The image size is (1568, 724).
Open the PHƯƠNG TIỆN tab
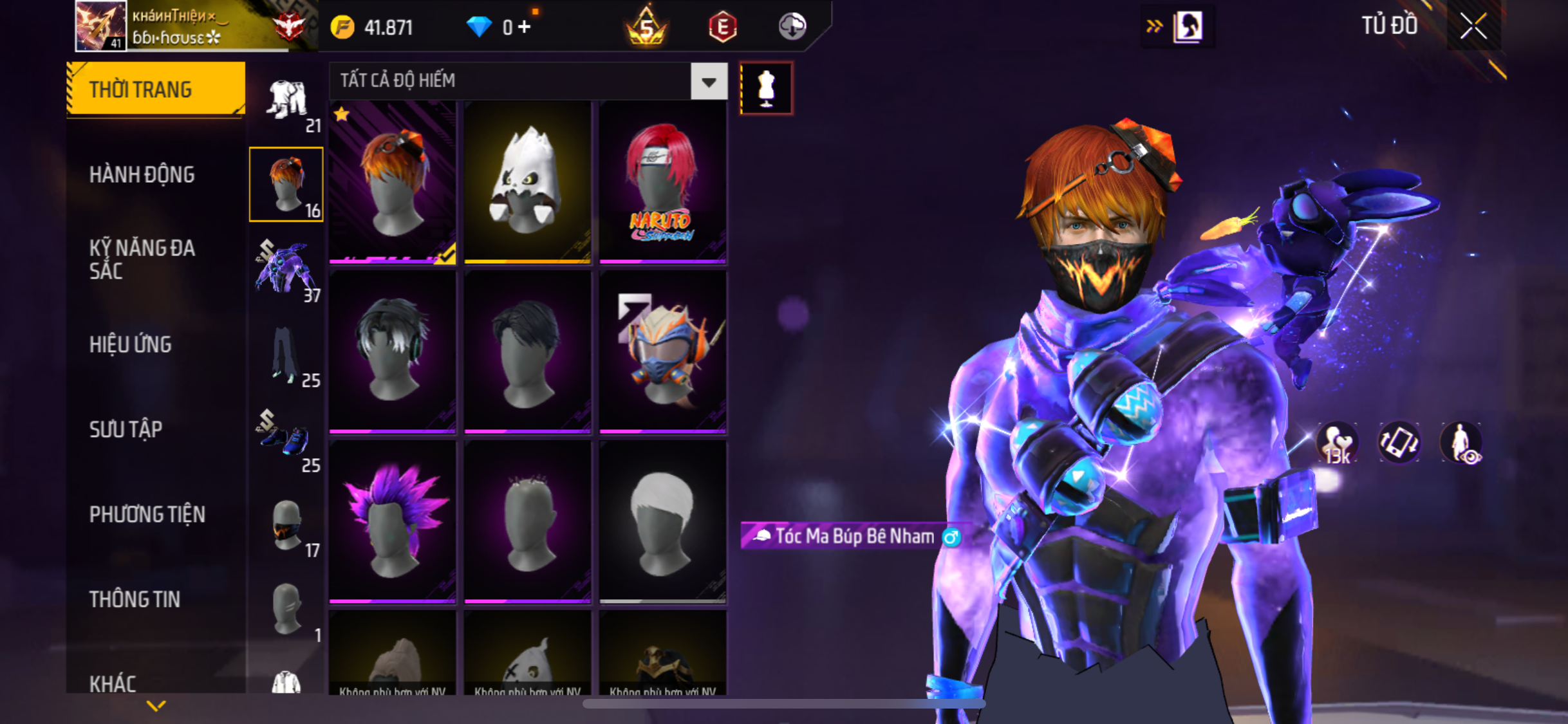point(147,514)
